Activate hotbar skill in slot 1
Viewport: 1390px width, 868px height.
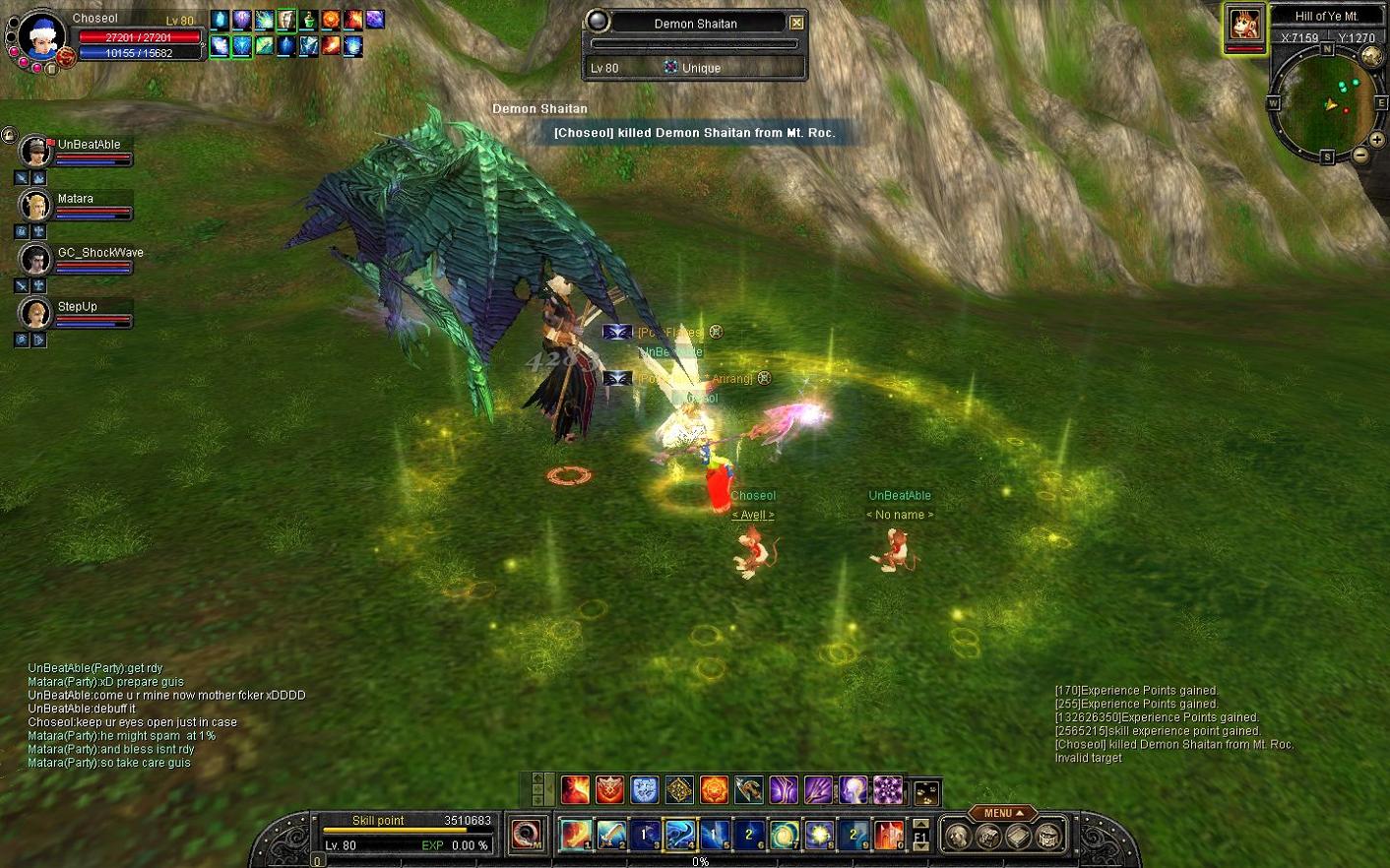(x=576, y=835)
